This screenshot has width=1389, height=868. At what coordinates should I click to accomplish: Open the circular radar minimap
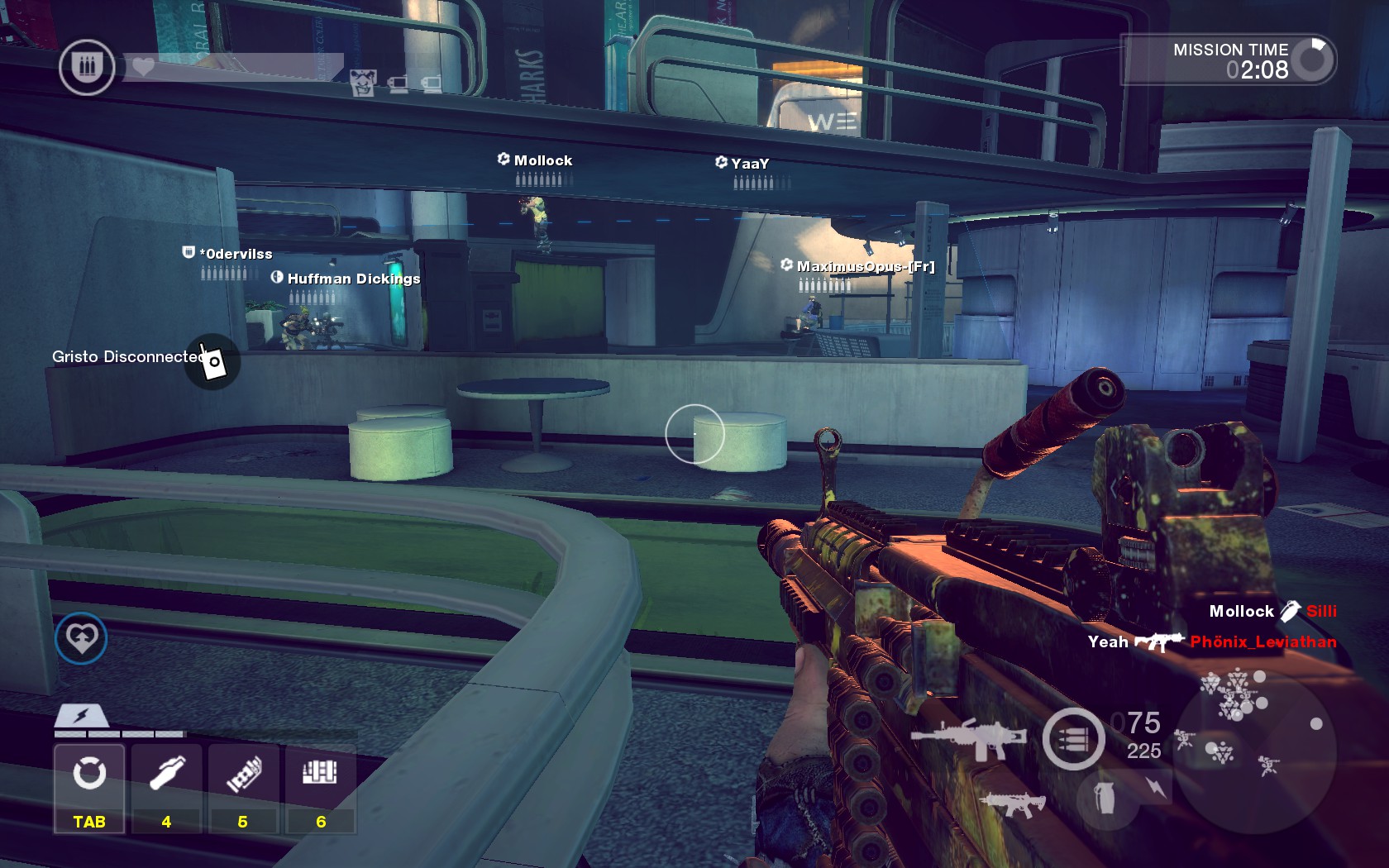(1253, 750)
